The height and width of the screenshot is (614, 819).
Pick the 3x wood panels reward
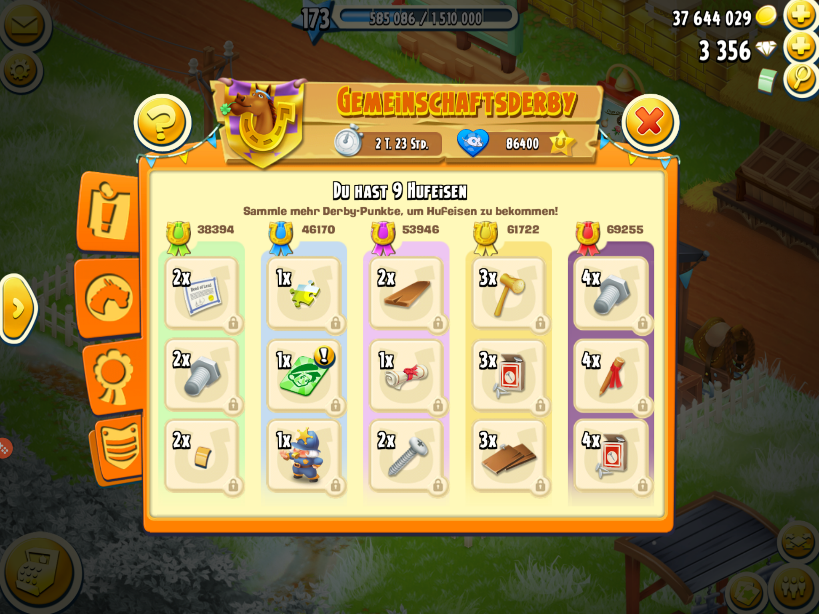509,456
